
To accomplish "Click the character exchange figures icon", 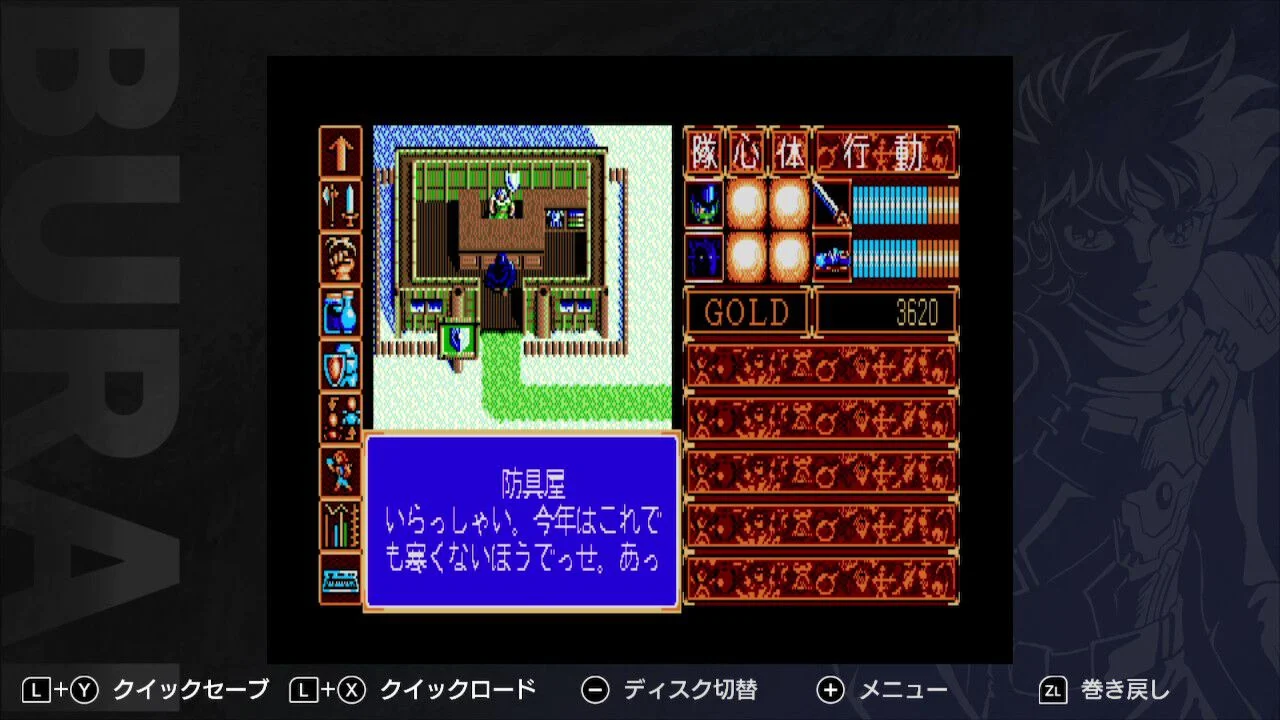I will 340,418.
